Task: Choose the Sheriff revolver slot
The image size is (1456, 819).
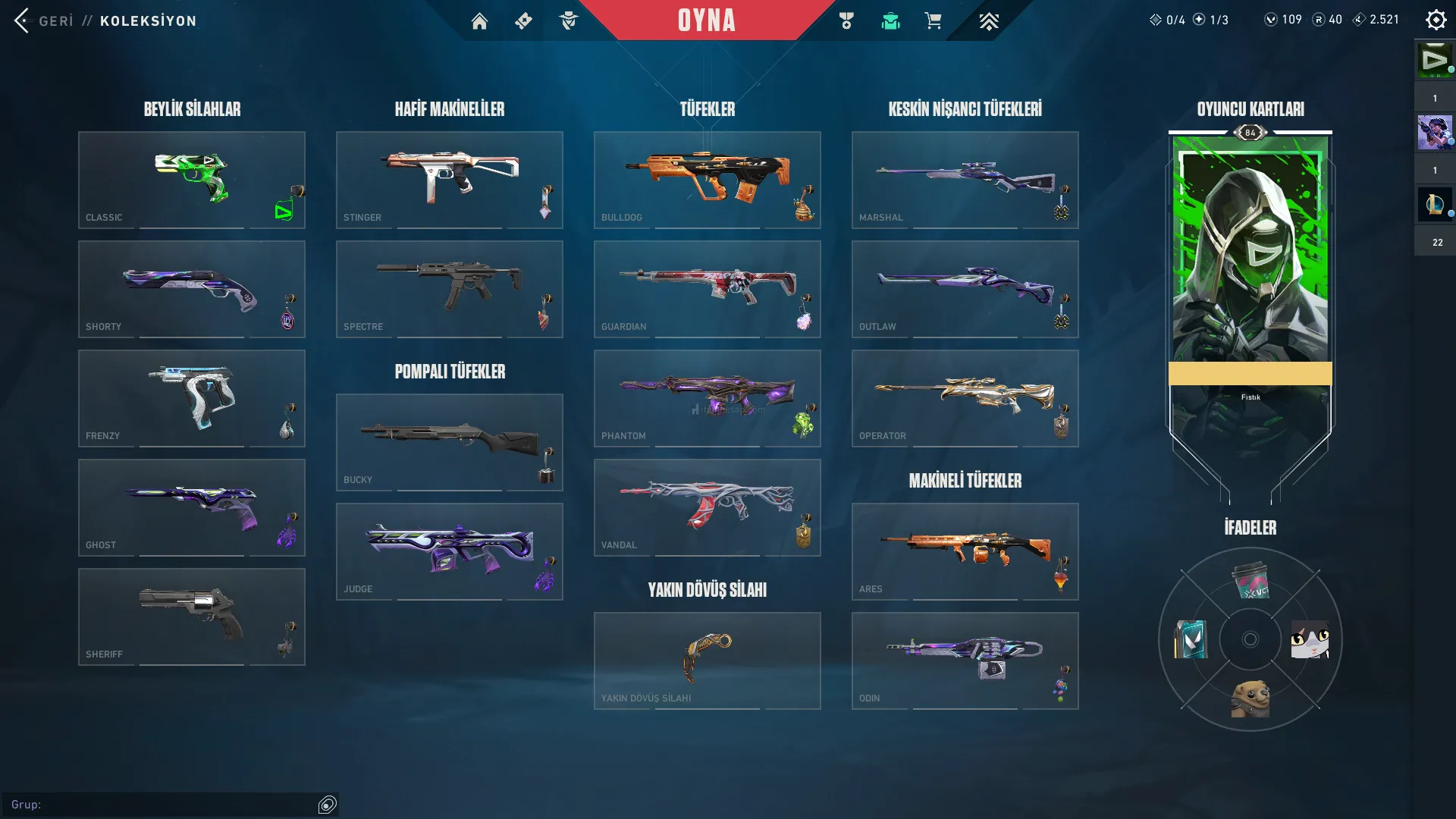Action: click(x=192, y=617)
